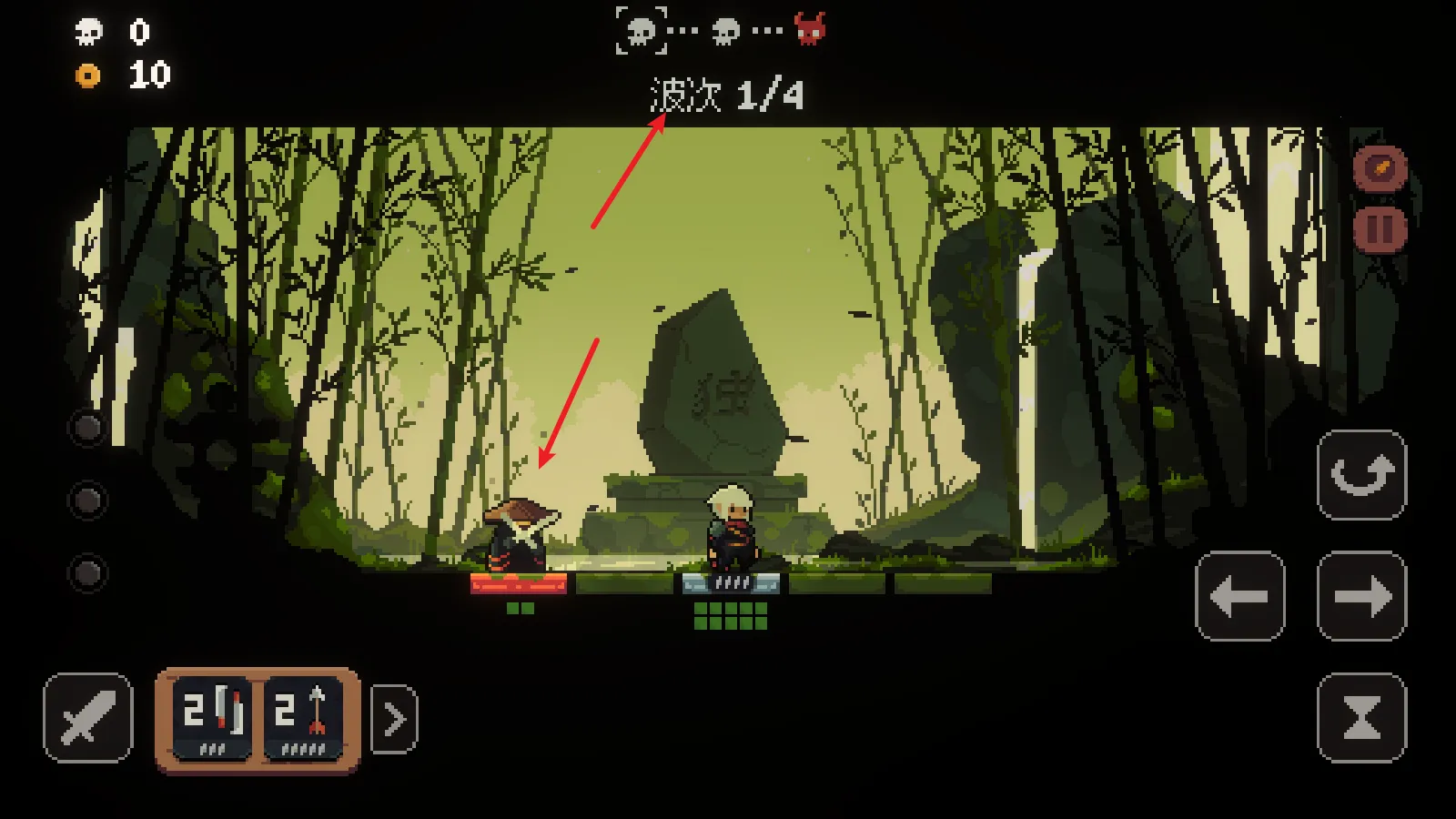1456x819 pixels.
Task: Tap the turn-around arrow button
Action: point(1361,475)
